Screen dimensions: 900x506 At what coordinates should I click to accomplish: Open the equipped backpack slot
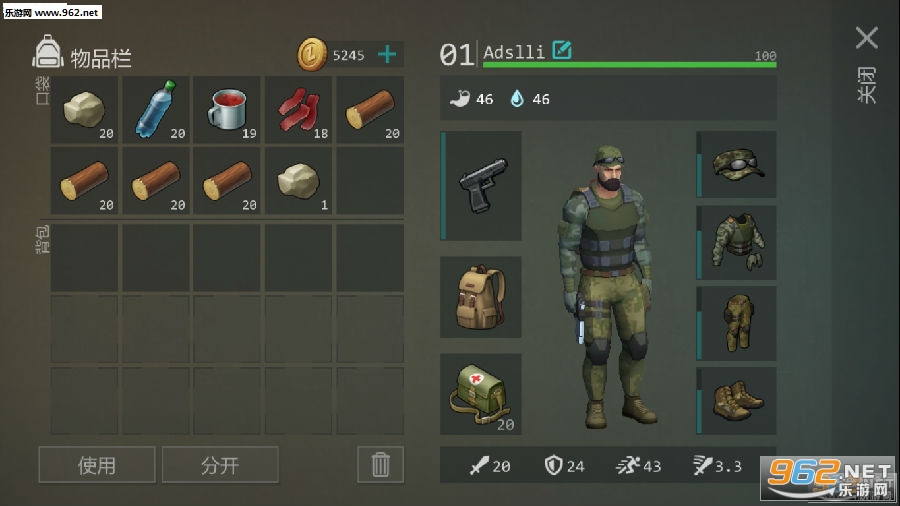coord(482,297)
